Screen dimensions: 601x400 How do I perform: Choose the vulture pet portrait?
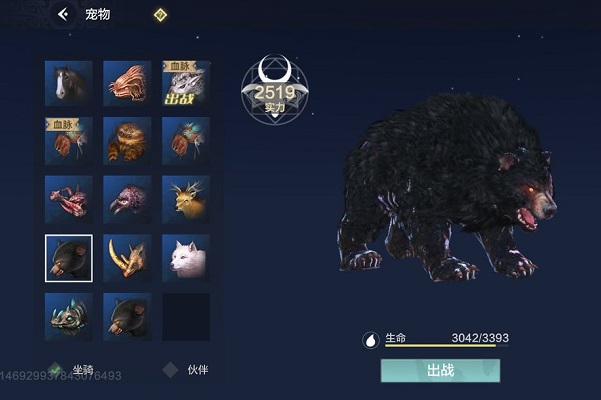coord(127,200)
